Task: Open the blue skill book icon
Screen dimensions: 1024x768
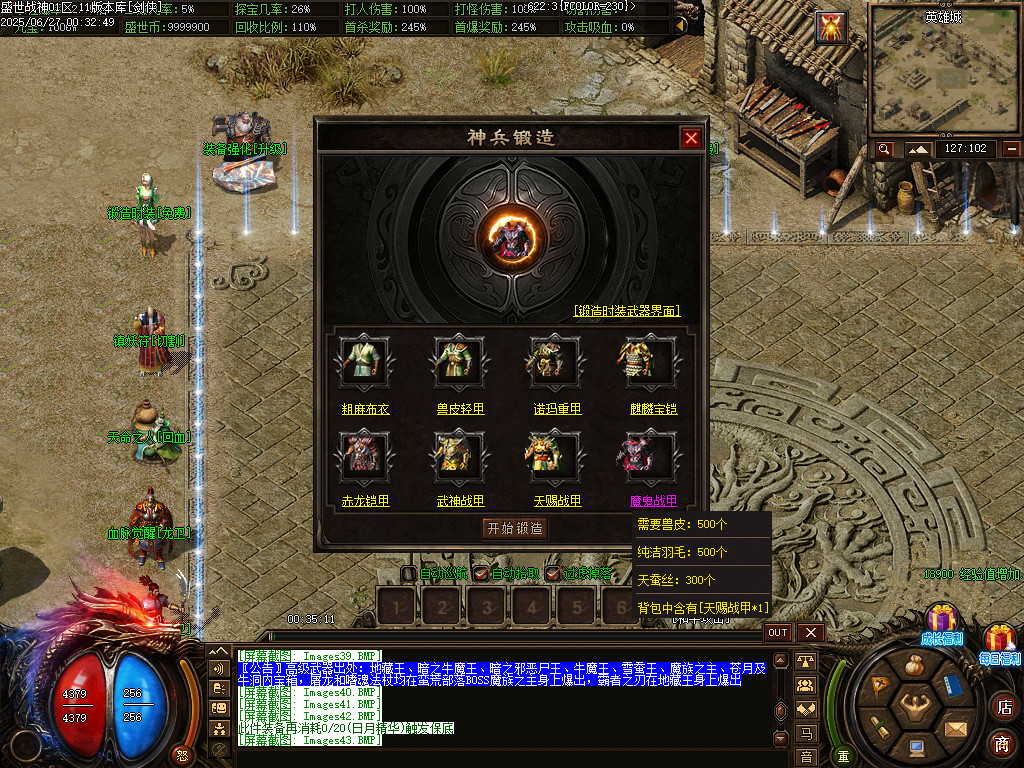Action: click(951, 686)
